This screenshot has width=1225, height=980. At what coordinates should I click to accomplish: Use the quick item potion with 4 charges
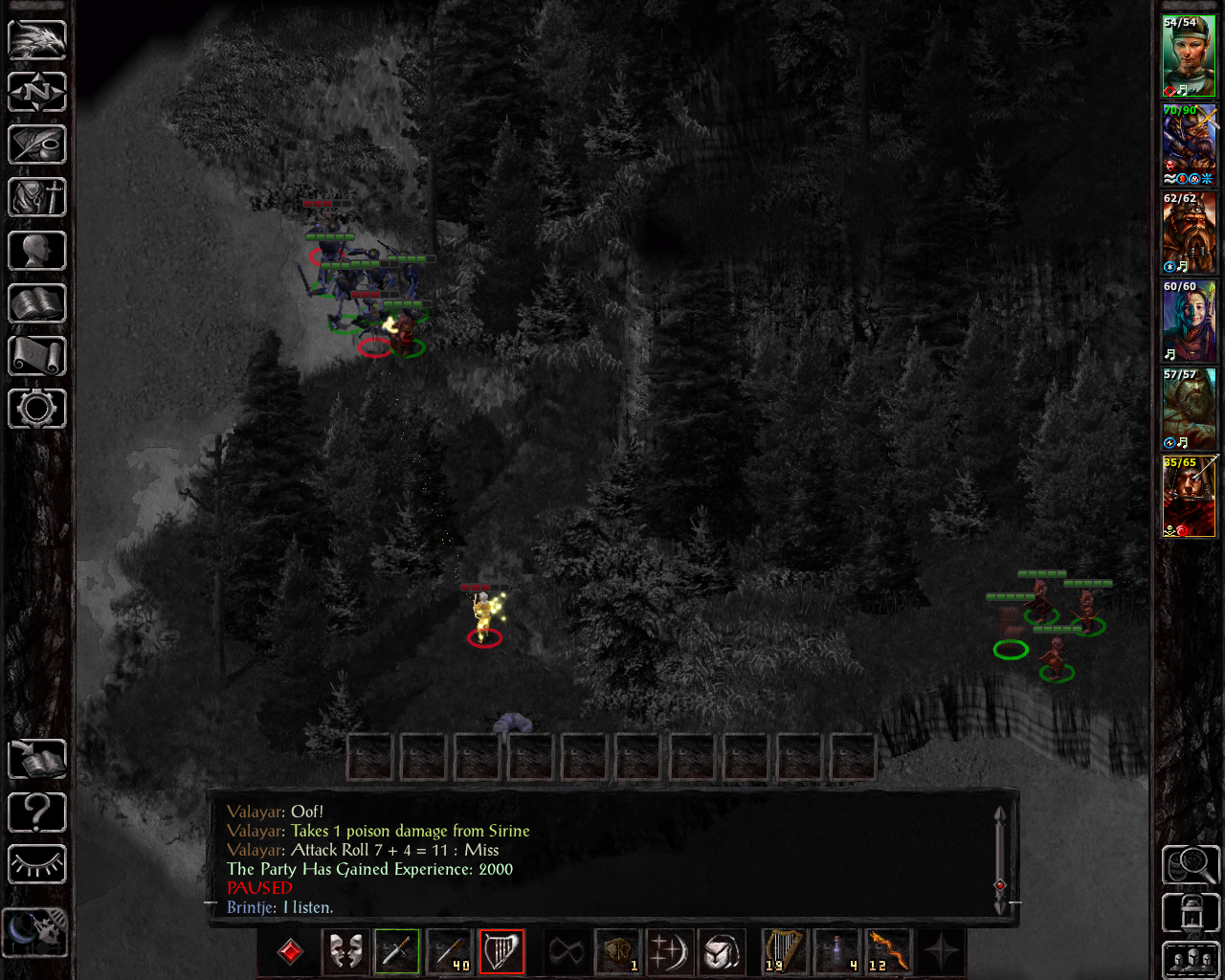pos(836,951)
